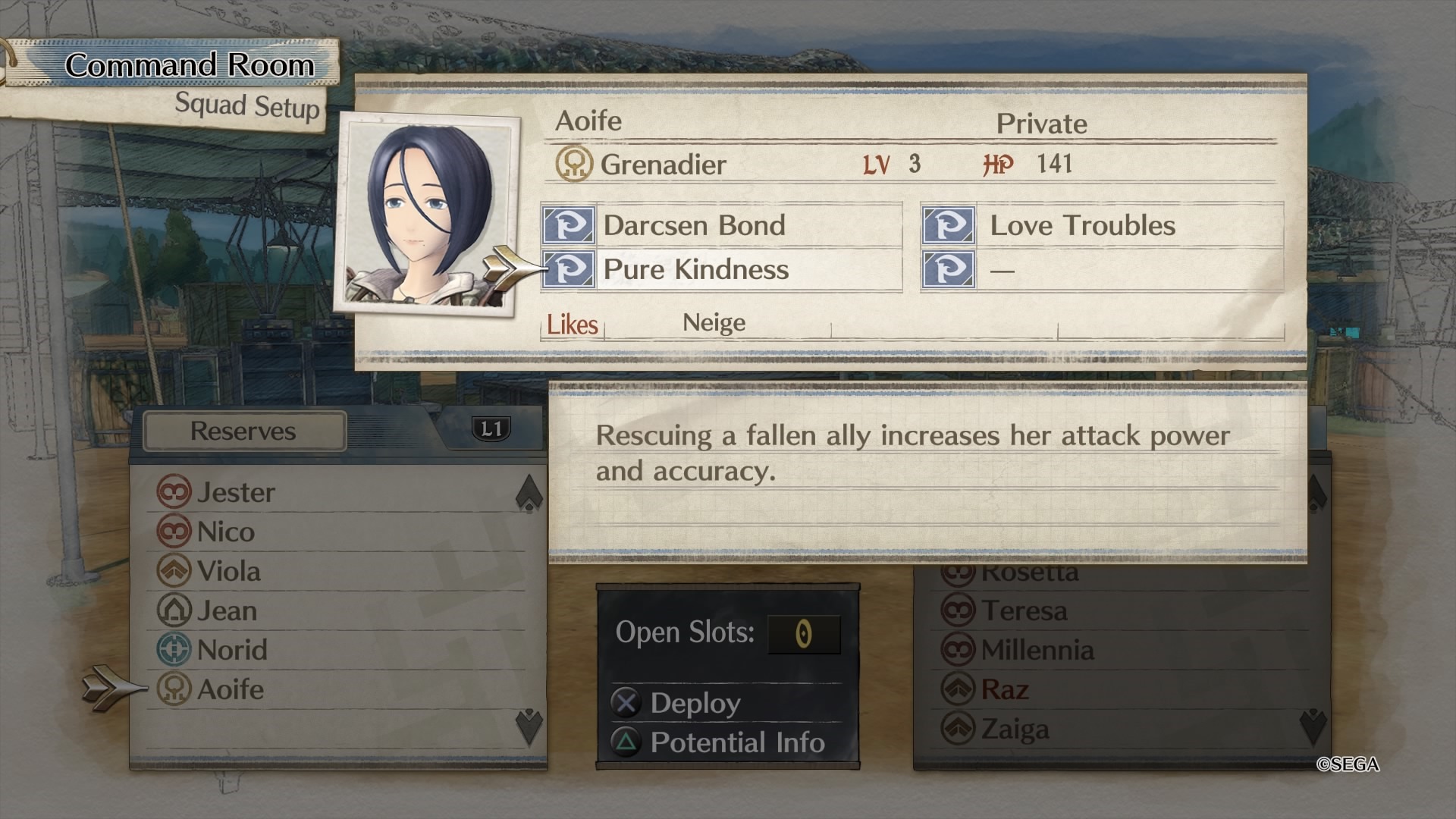Select Aoife in the reserves list
The image size is (1456, 819).
pyautogui.click(x=230, y=690)
